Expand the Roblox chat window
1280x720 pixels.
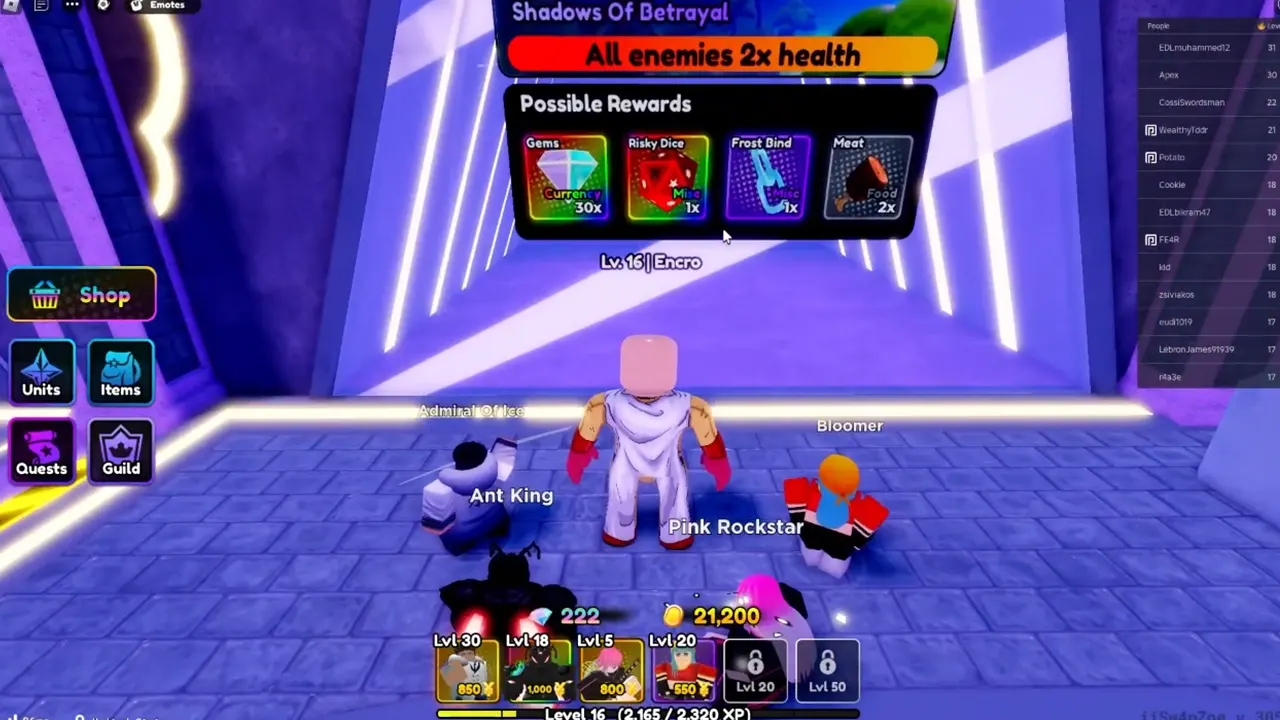(x=40, y=6)
